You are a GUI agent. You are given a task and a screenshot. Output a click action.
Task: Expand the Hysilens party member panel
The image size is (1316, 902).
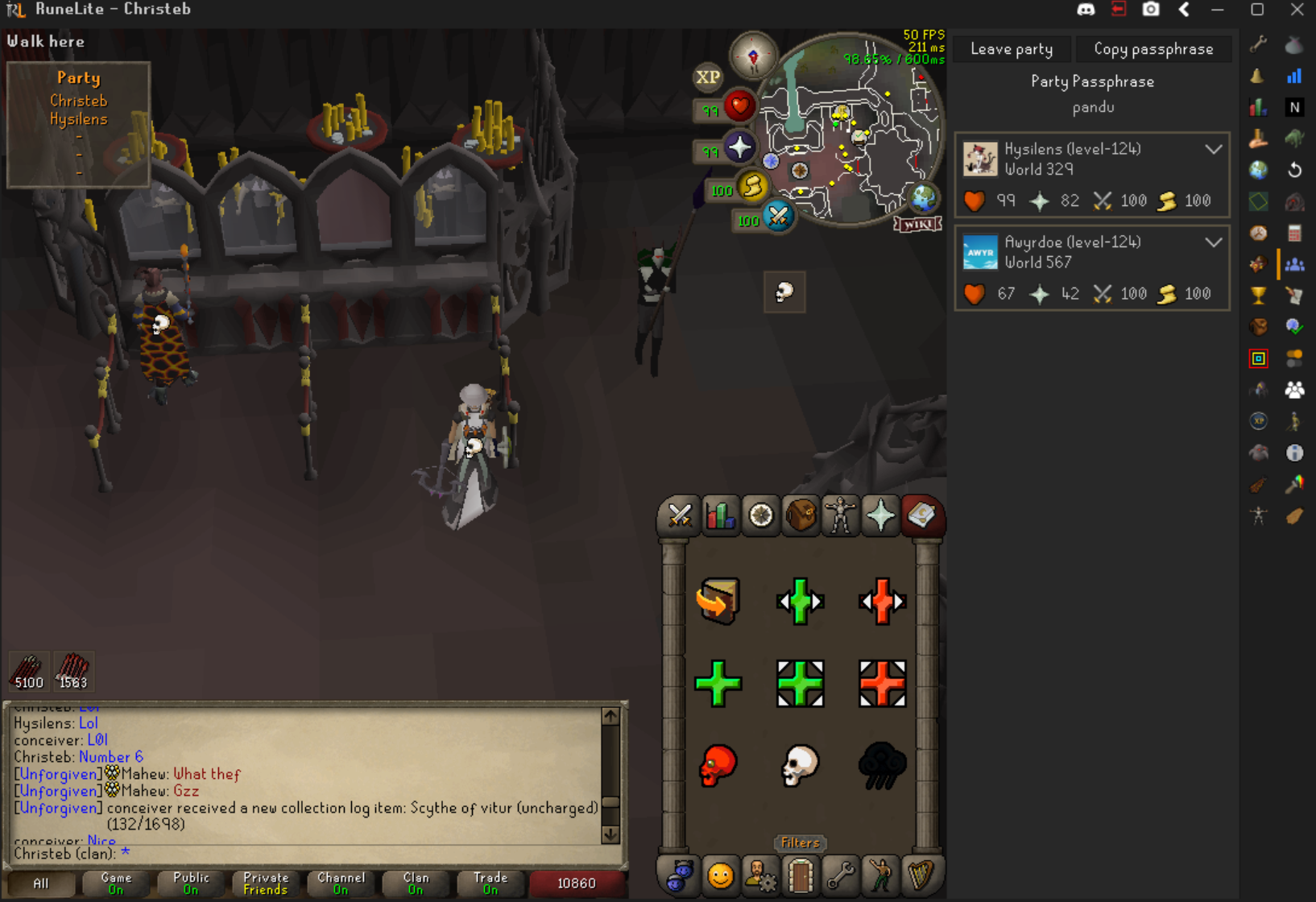1213,150
